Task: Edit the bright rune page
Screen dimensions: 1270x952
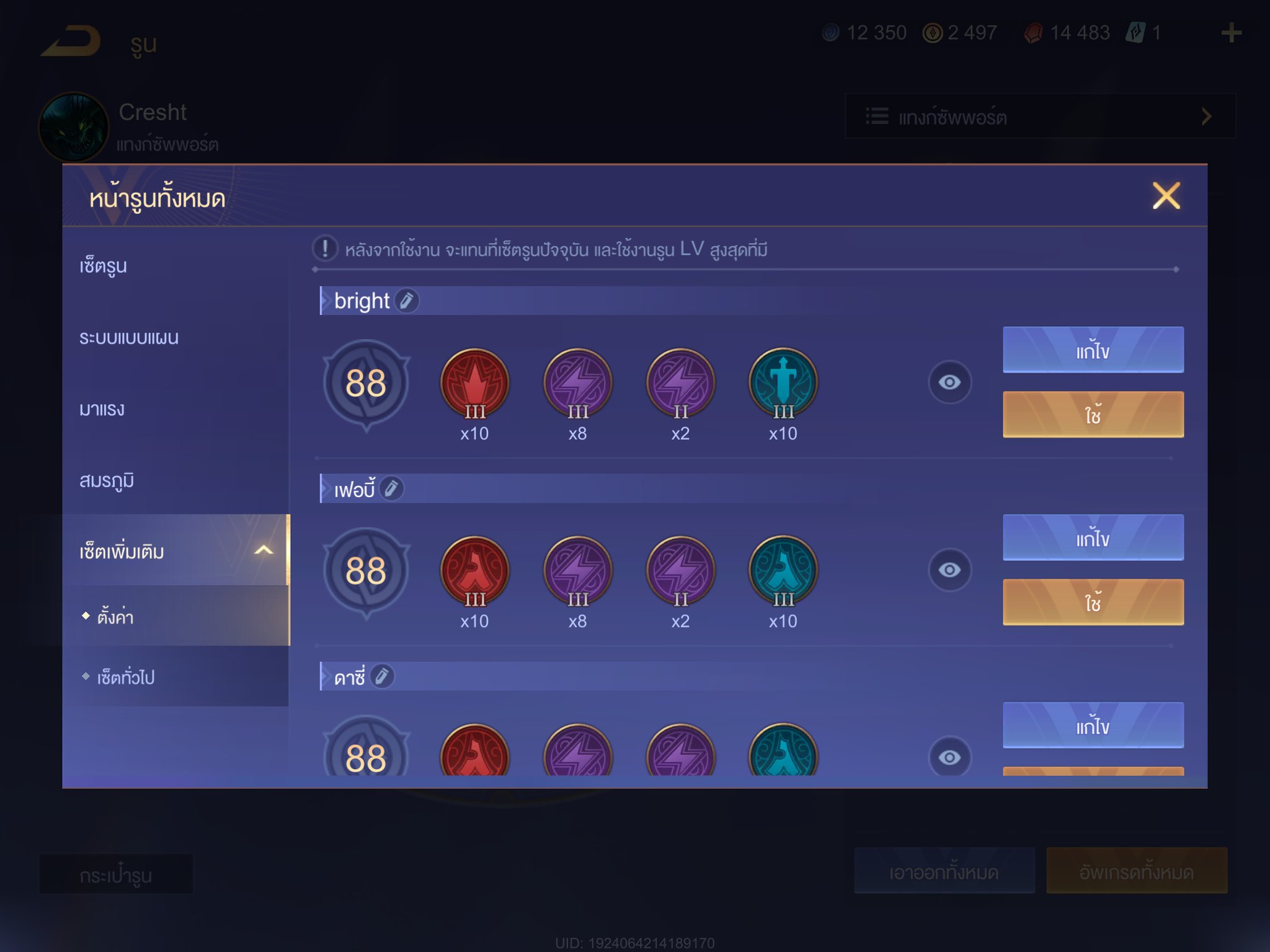Action: (1093, 350)
